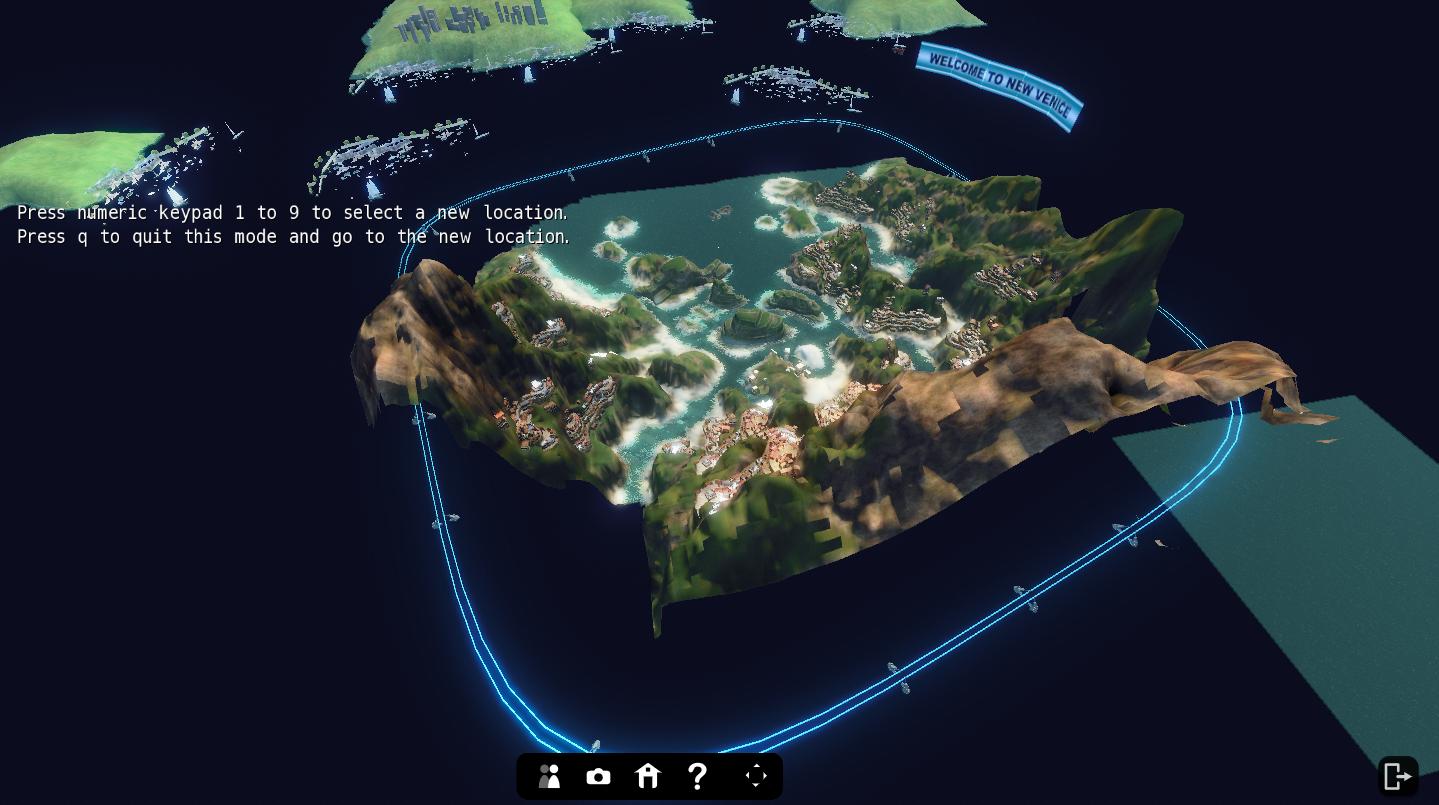Viewport: 1439px width, 805px height.
Task: Open the camera snapshot tool
Action: pos(598,776)
